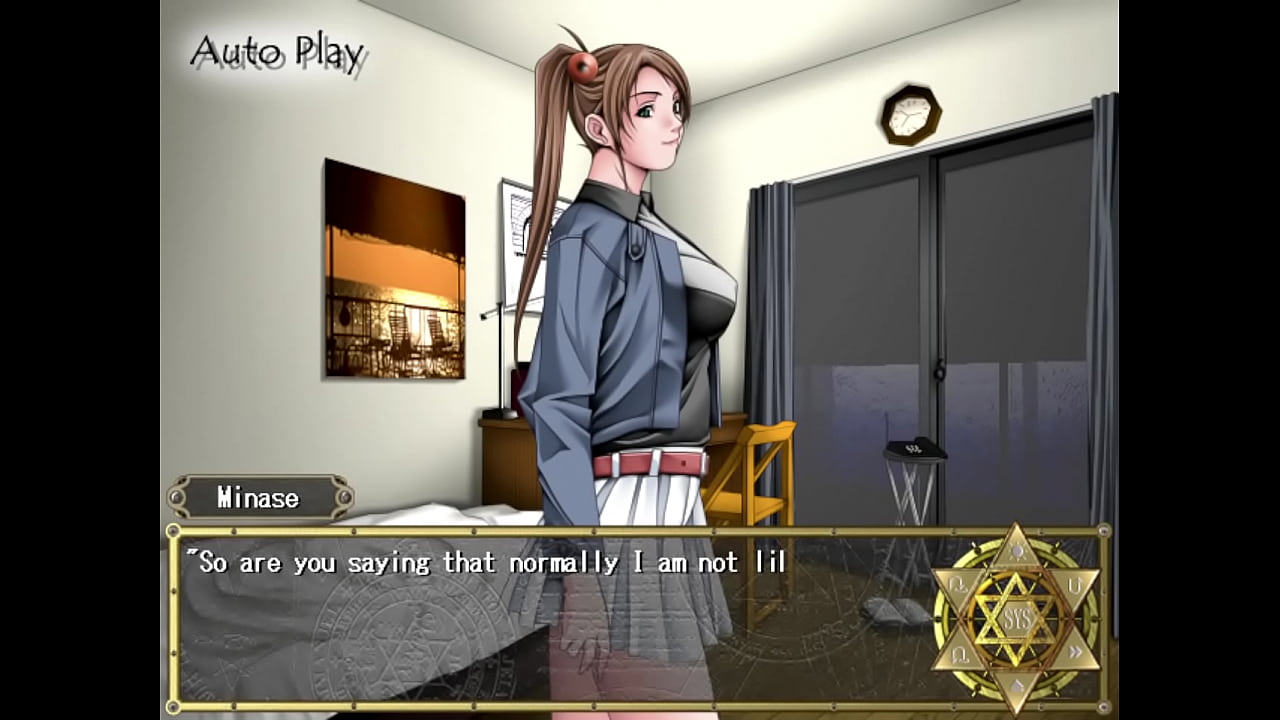
Task: Click the Minase name plate
Action: pyautogui.click(x=257, y=497)
